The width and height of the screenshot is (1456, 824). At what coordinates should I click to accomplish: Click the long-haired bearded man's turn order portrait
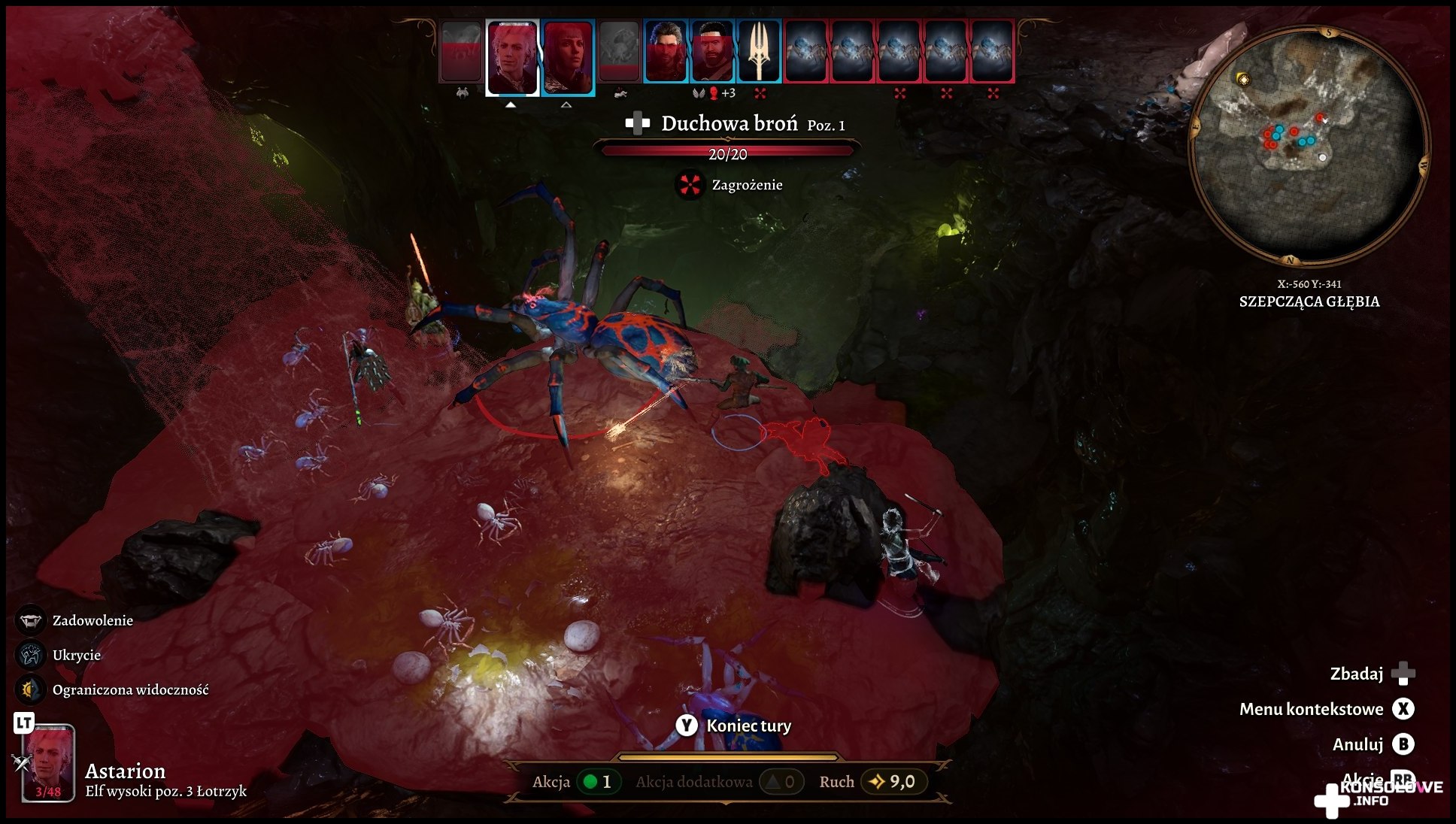tap(666, 51)
